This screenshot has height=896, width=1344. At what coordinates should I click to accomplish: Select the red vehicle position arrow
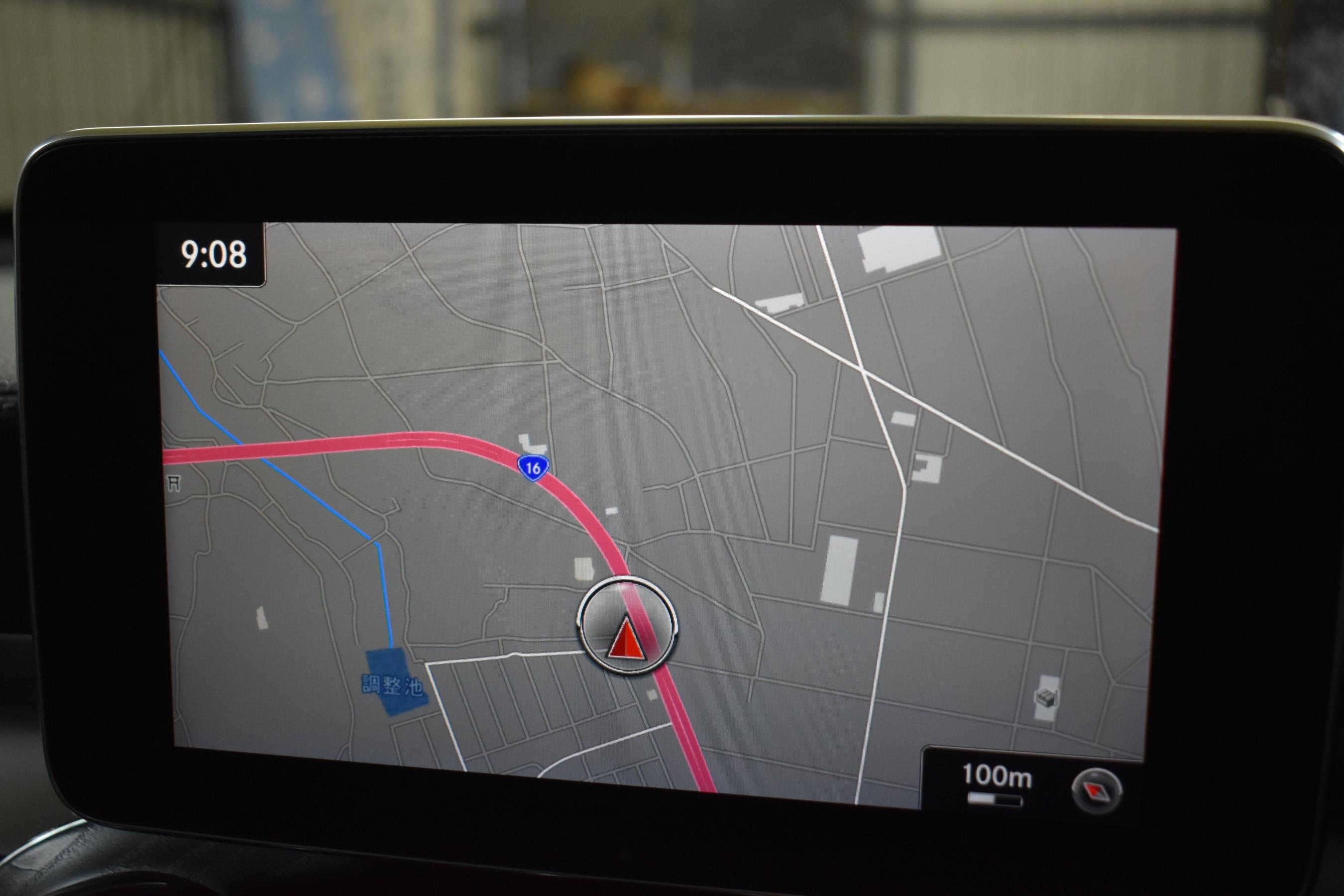(626, 639)
